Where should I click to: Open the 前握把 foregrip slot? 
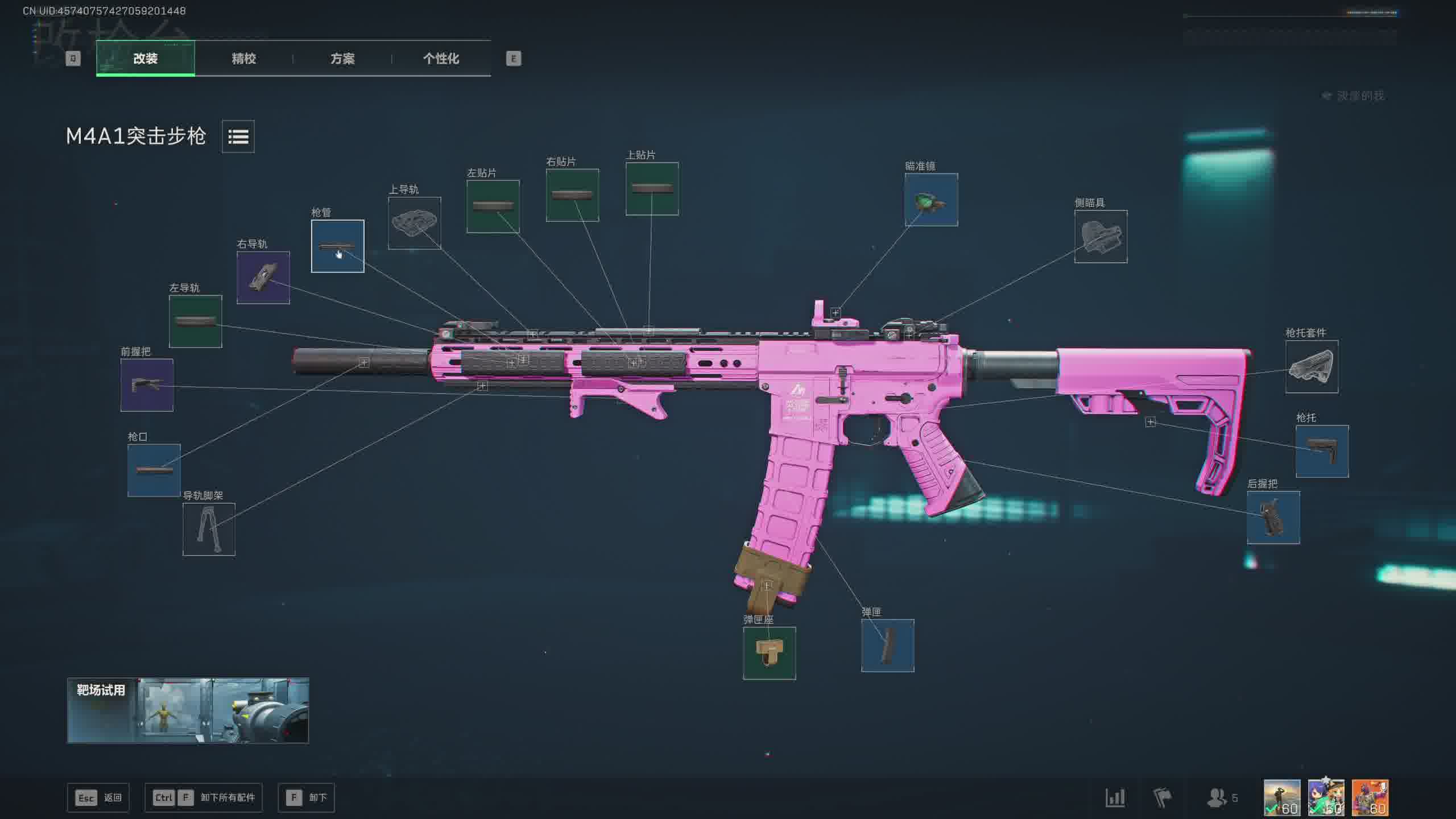[147, 385]
